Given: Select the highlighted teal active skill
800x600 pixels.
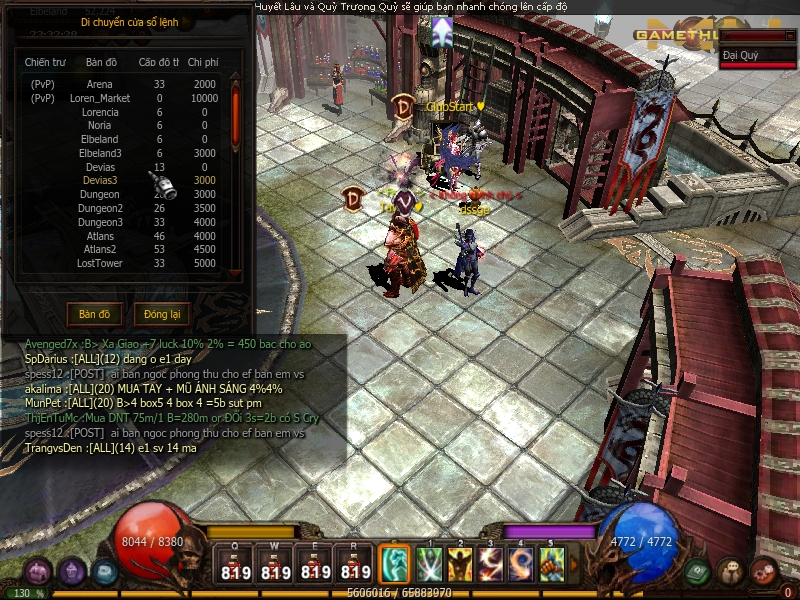Looking at the screenshot, I should [x=393, y=565].
